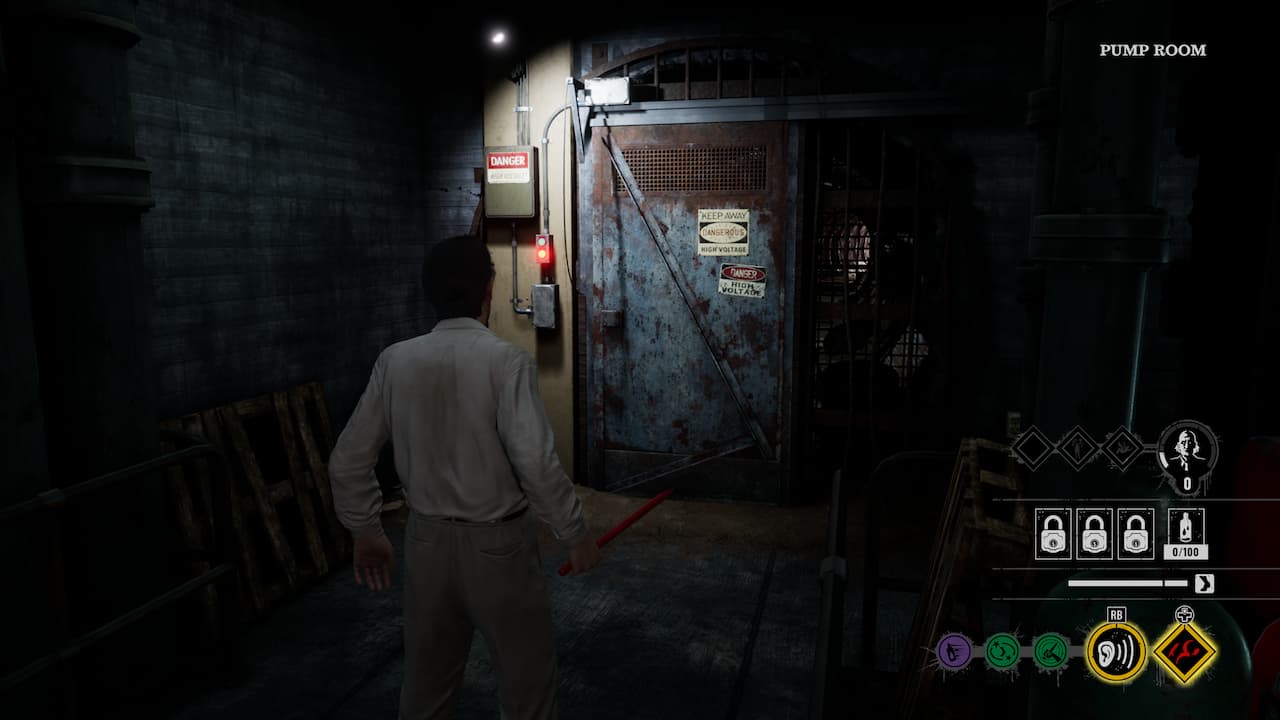Click the second locked padlock slot
Screen dimensions: 1280x720
(1093, 533)
